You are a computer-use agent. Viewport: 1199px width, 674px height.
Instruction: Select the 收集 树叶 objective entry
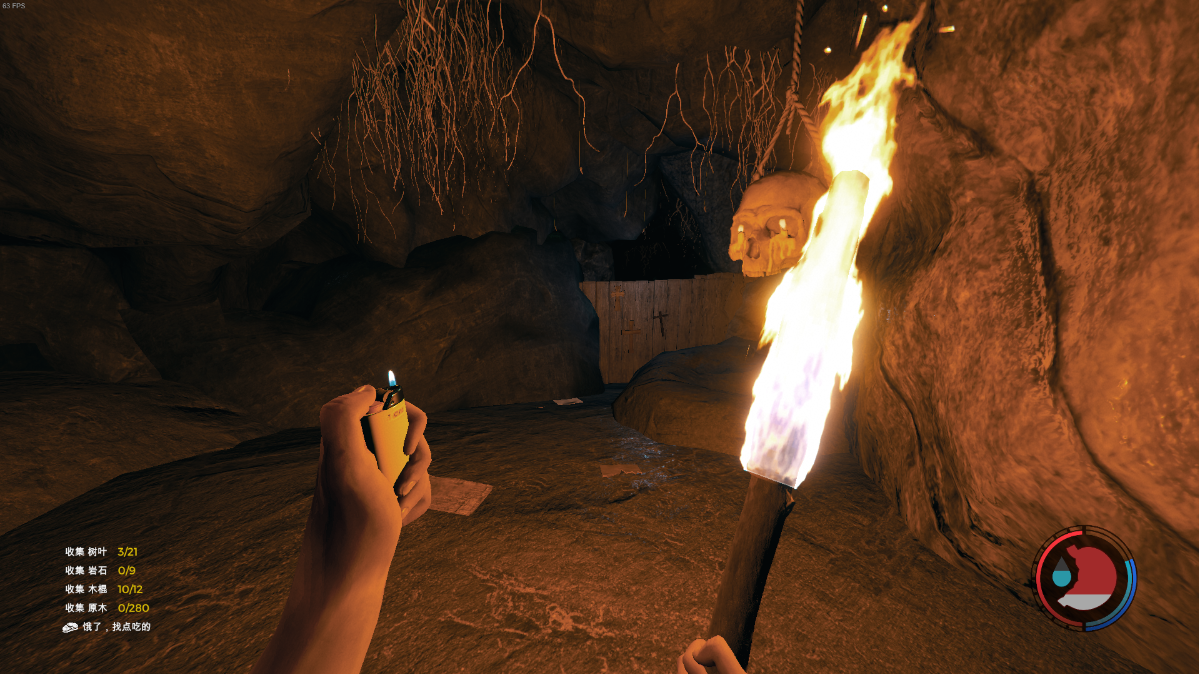(x=101, y=551)
